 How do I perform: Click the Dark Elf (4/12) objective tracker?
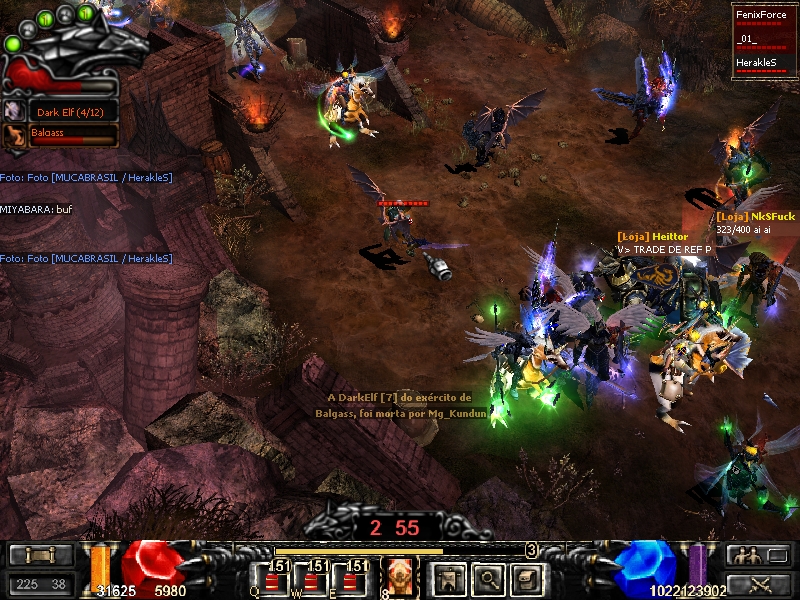pyautogui.click(x=72, y=111)
